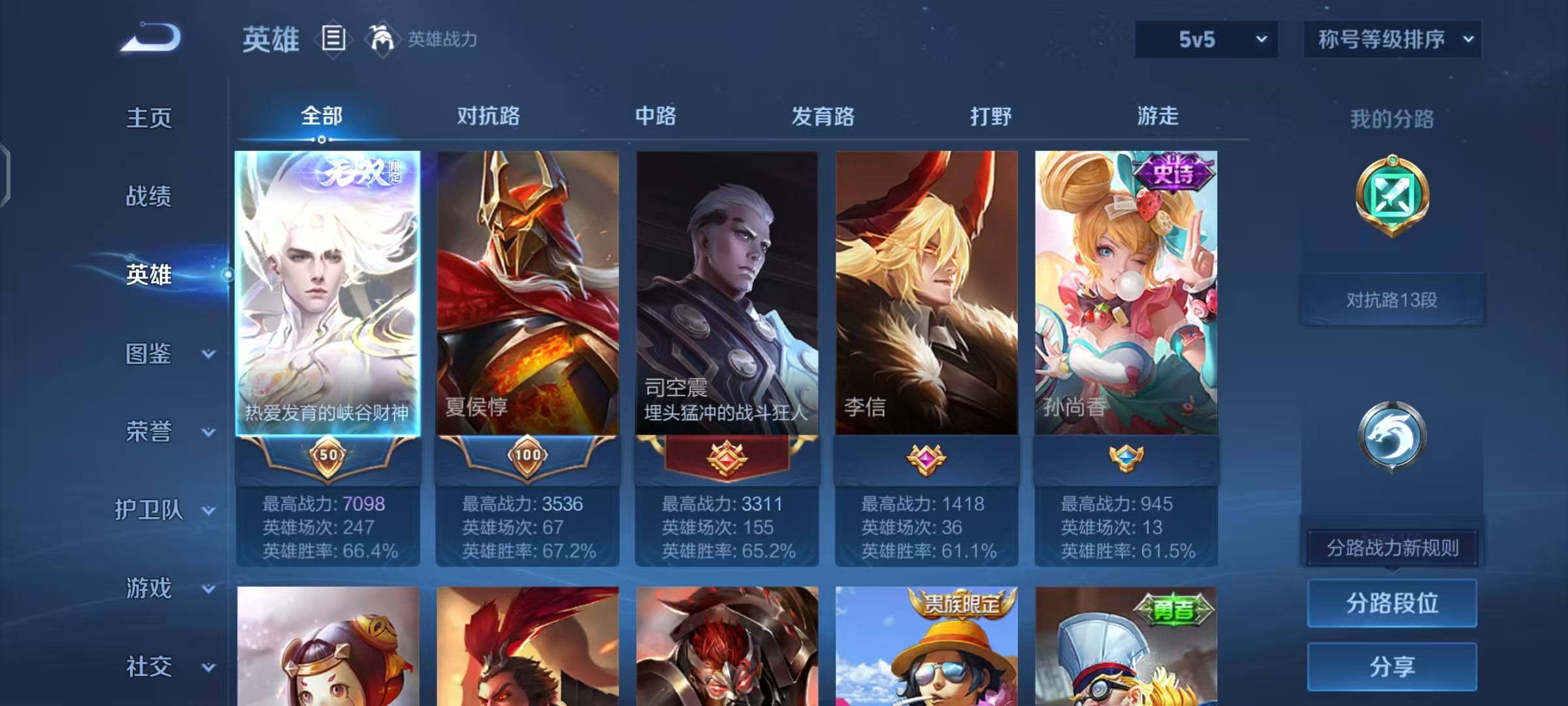The height and width of the screenshot is (706, 1568).
Task: Click the blue gem badge under 孙尚香
Action: point(1126,459)
